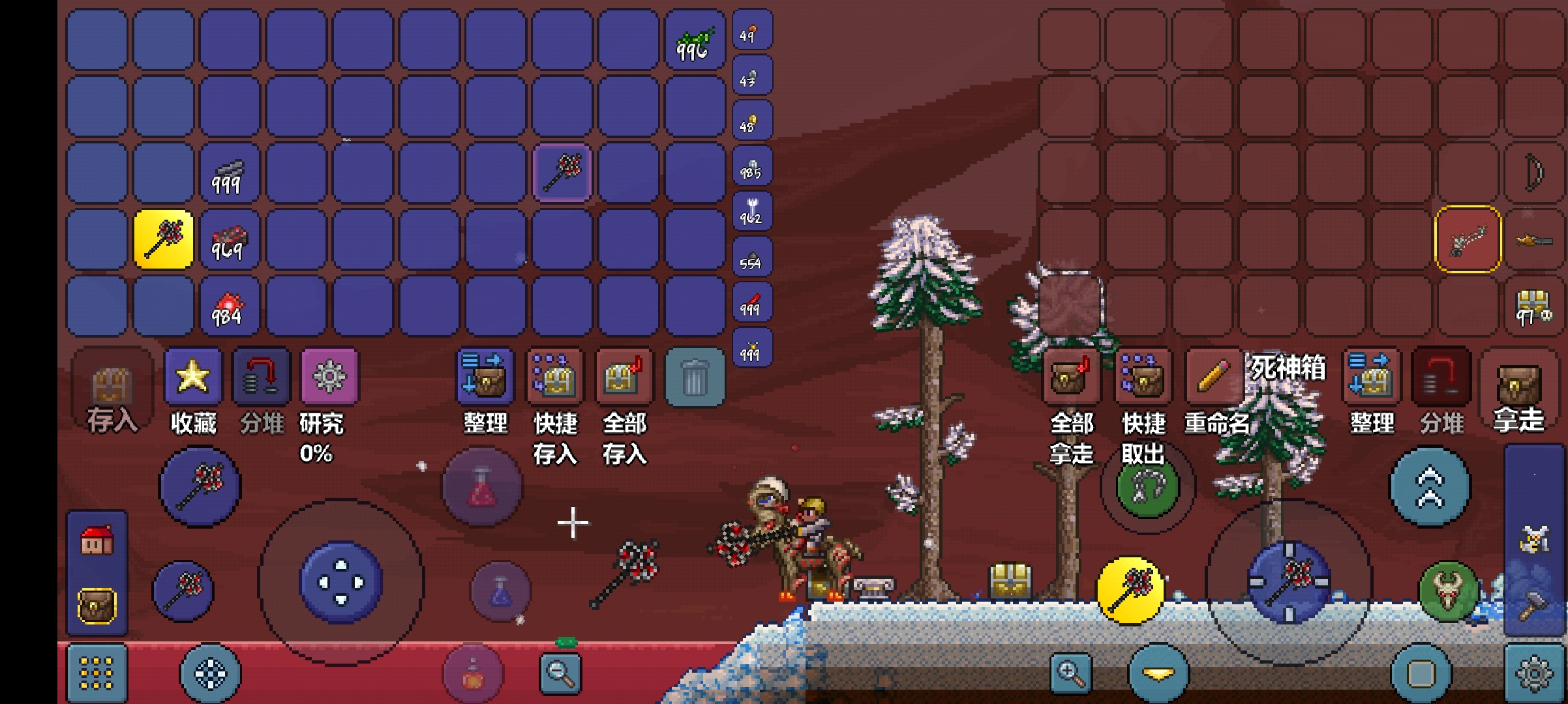Viewport: 1568px width, 704px height.
Task: Open the 研究 research gear button
Action: tap(329, 377)
